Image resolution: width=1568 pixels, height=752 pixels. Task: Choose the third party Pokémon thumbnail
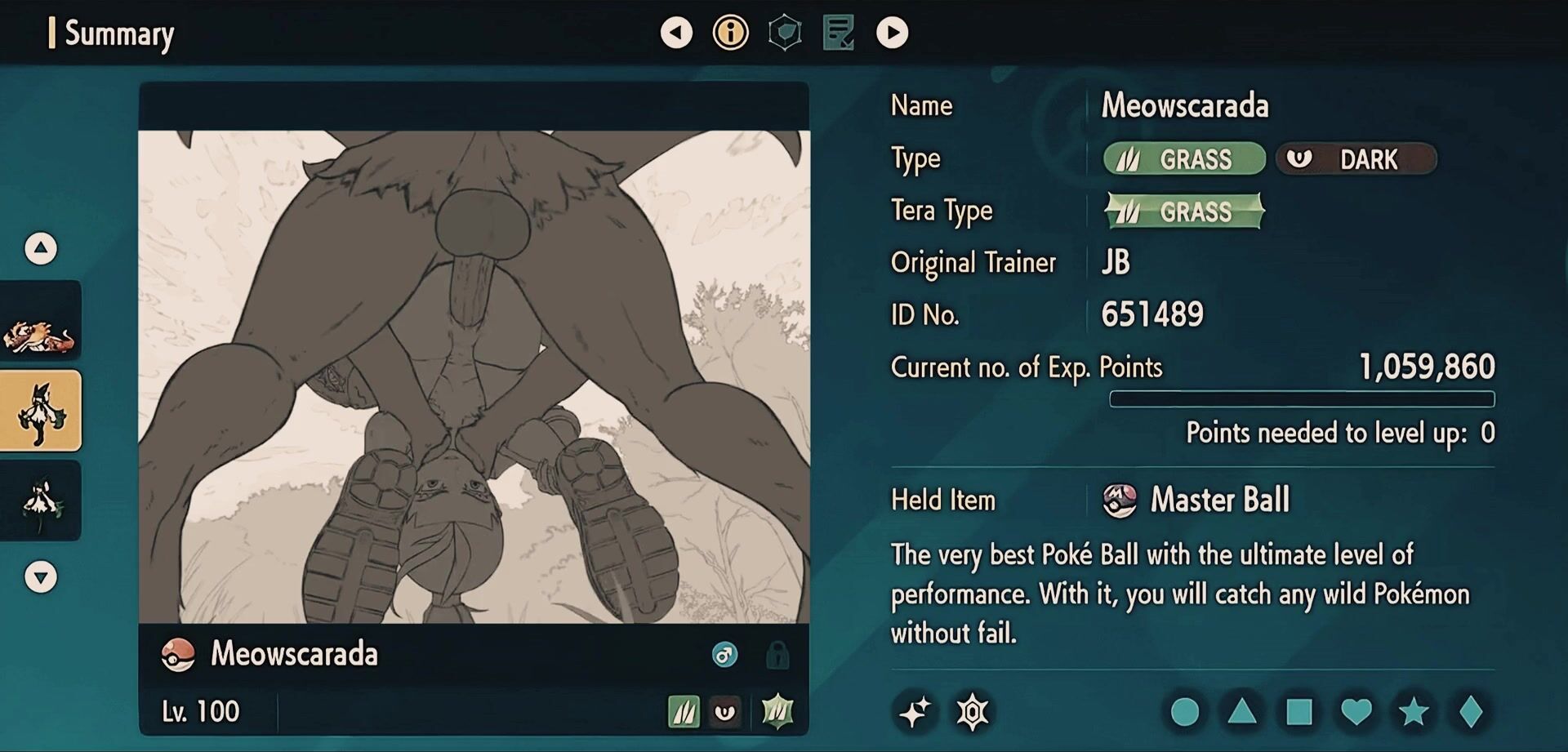41,501
